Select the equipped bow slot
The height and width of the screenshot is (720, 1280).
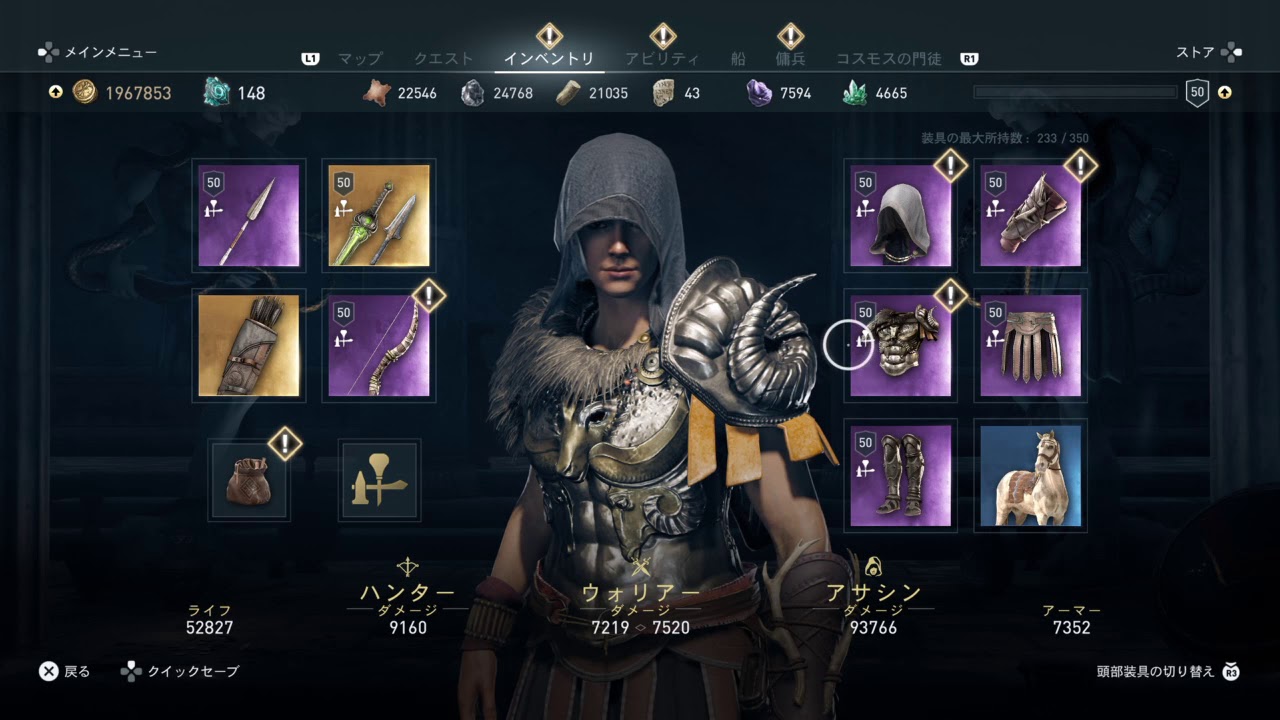tap(379, 345)
